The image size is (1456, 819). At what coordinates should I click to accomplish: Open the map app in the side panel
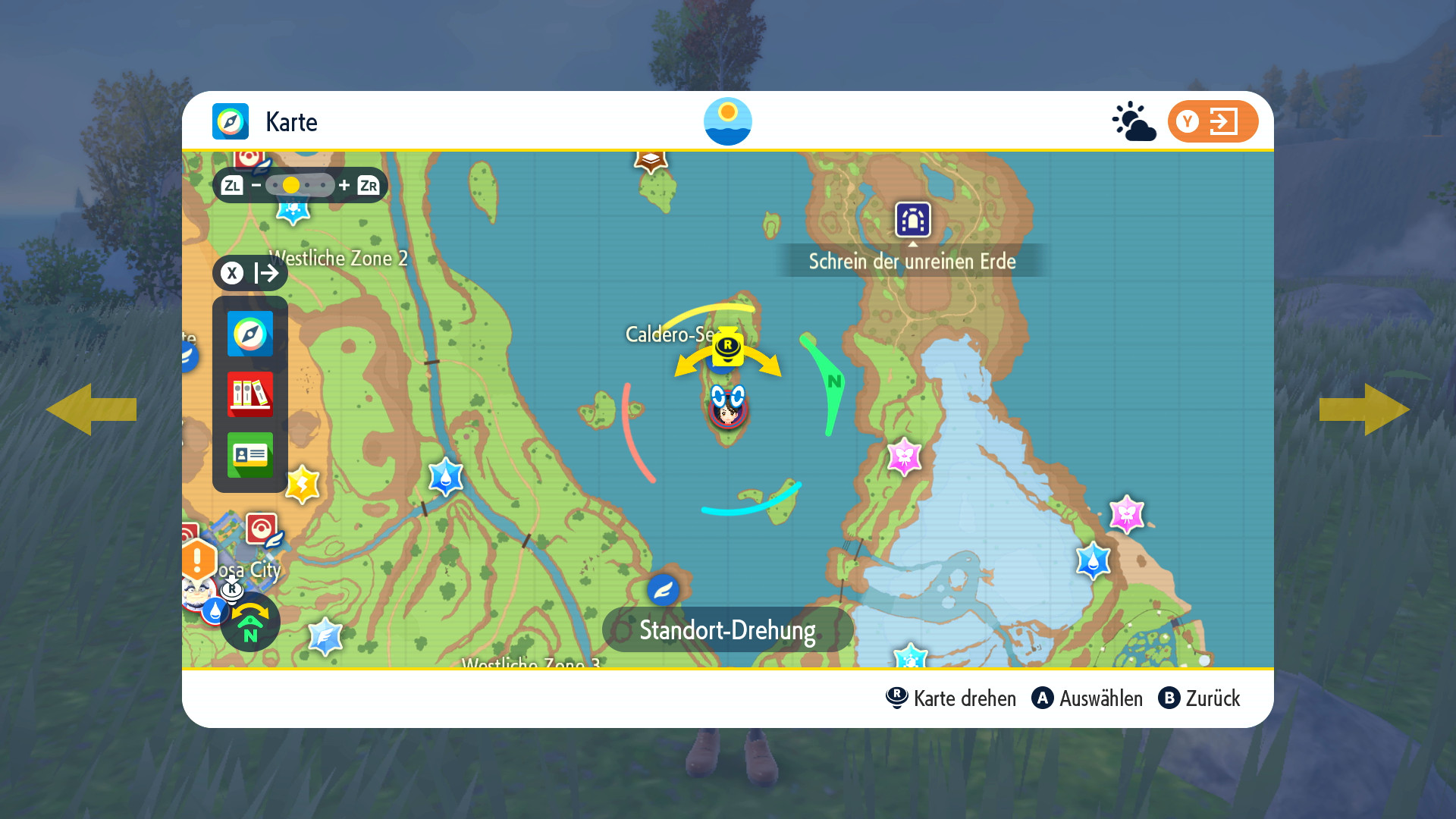250,334
